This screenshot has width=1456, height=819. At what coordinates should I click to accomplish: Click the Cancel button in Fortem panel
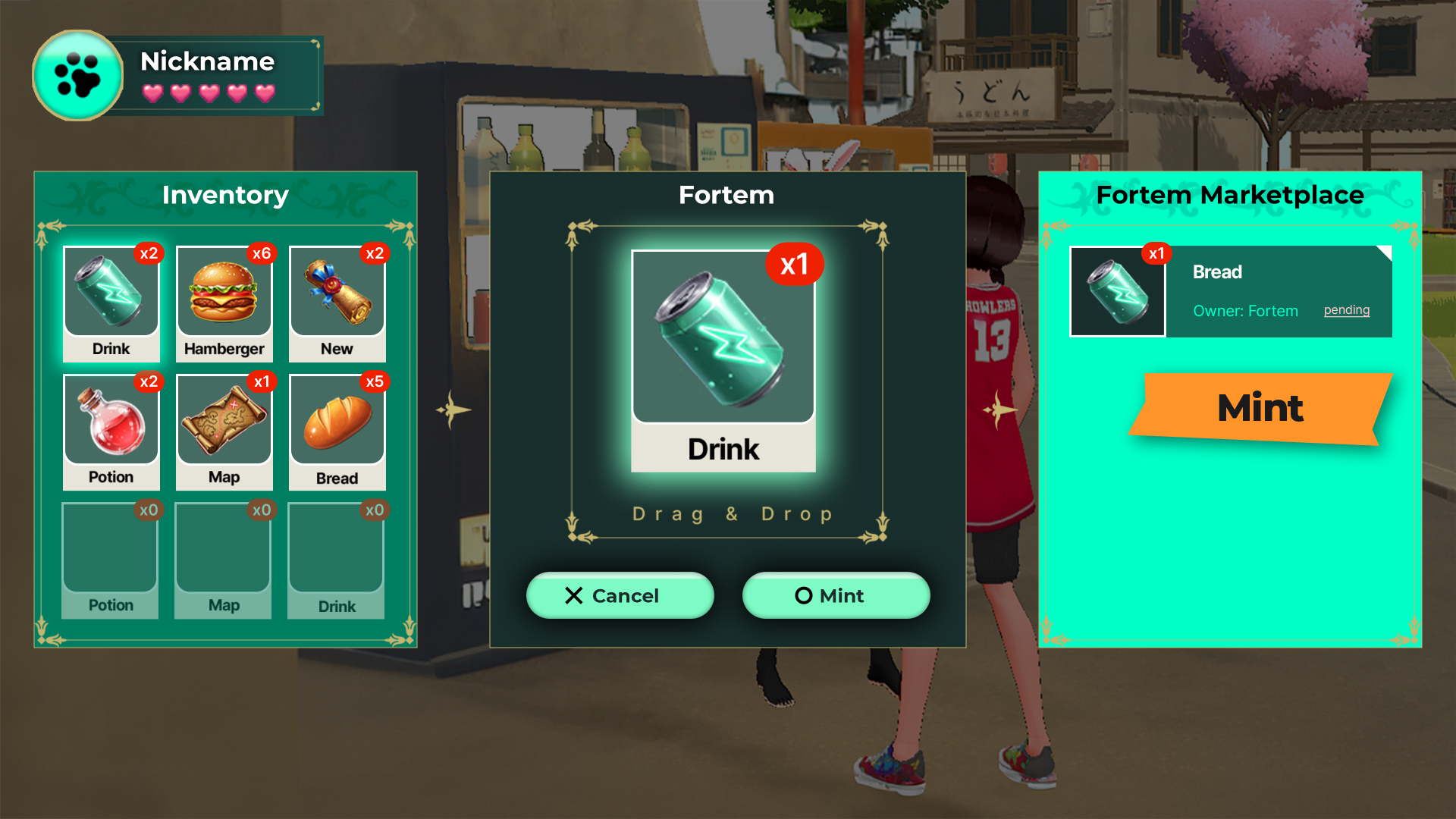(620, 596)
